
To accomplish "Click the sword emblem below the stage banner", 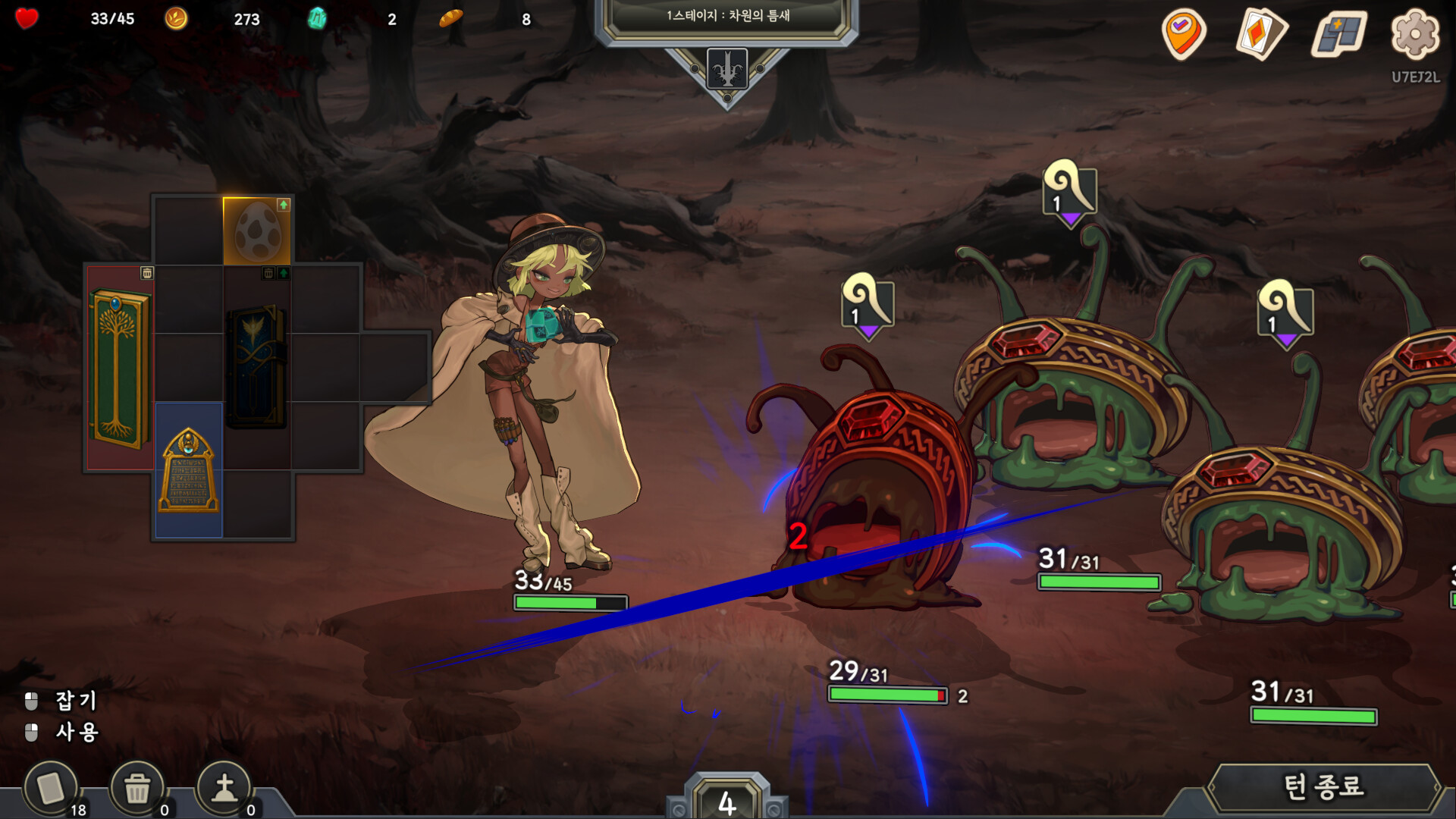I will tap(726, 67).
